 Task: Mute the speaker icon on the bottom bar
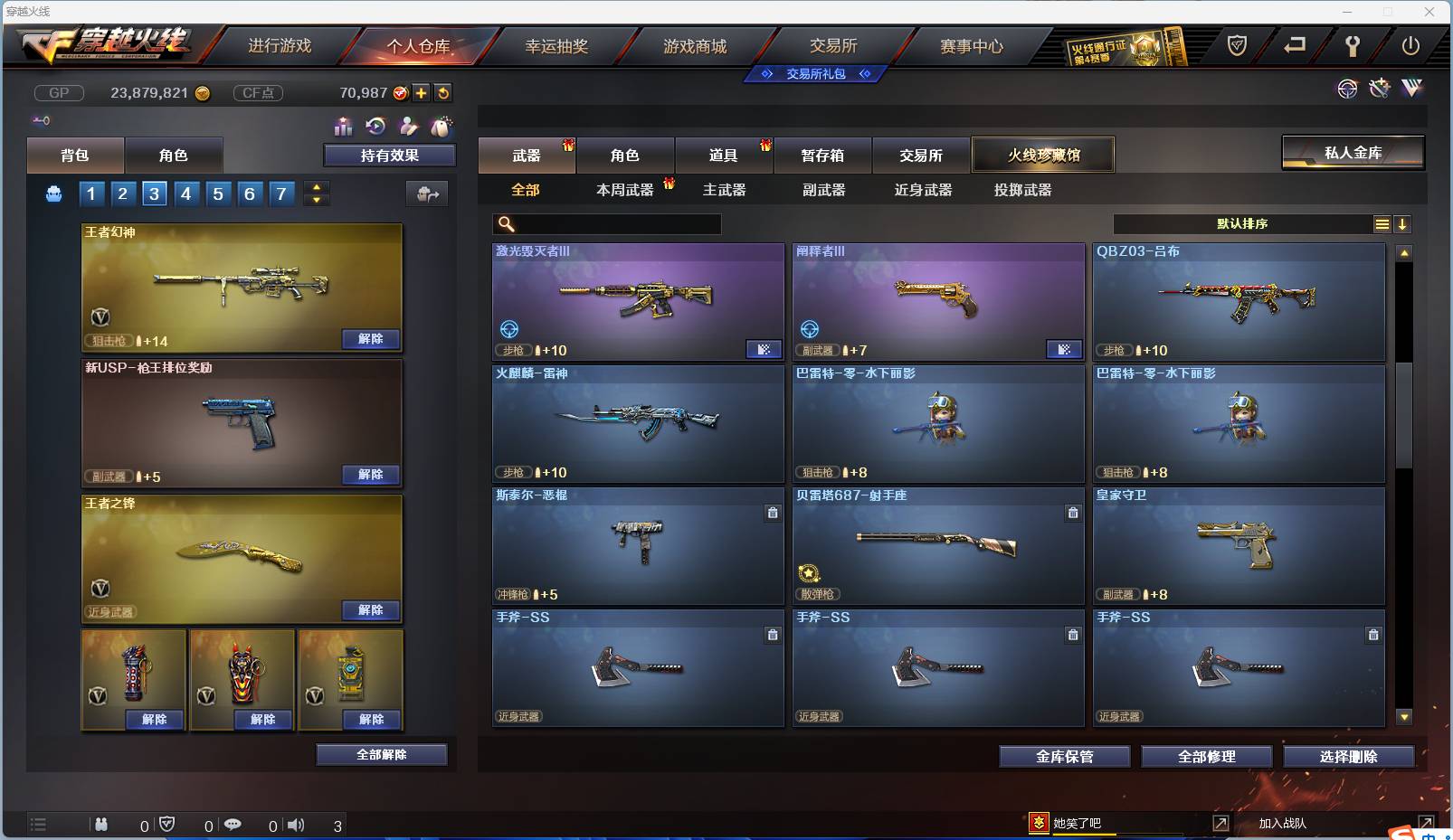tap(296, 824)
